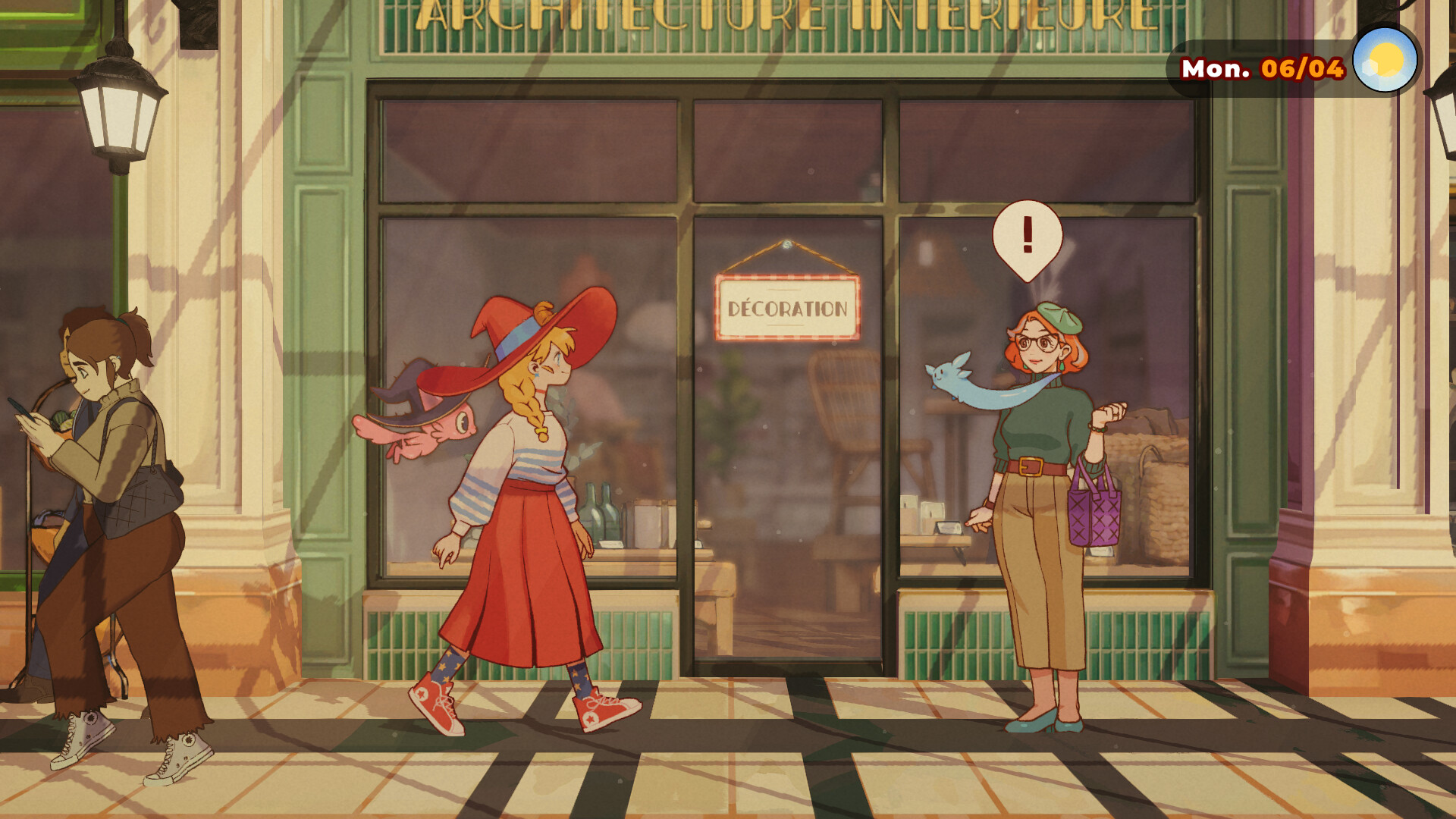Click the red date text 06/04
Image resolution: width=1456 pixels, height=819 pixels.
[x=1302, y=68]
